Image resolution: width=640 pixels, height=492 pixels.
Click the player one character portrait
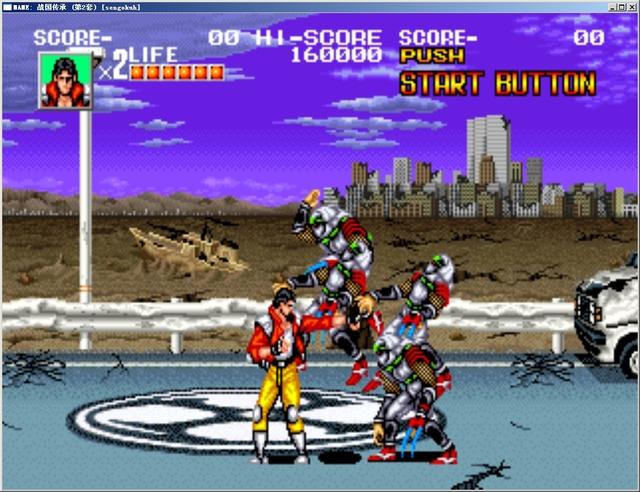[x=63, y=80]
